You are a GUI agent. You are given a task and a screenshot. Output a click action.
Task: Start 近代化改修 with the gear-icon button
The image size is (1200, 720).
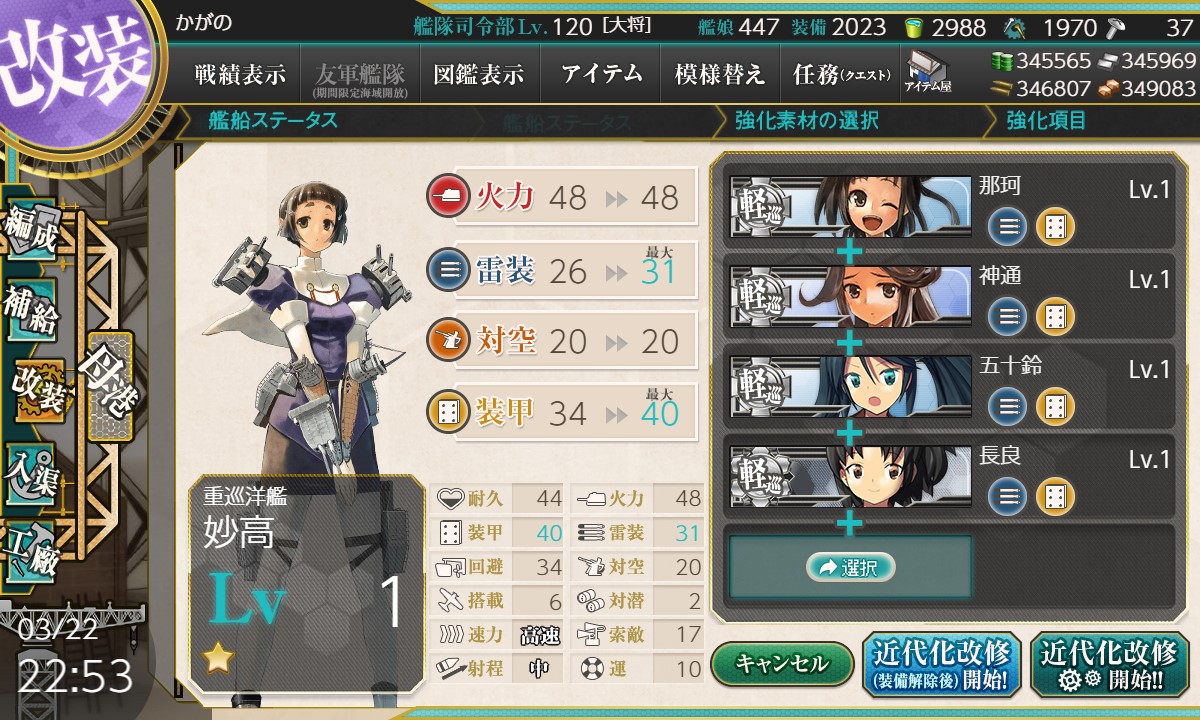1109,665
